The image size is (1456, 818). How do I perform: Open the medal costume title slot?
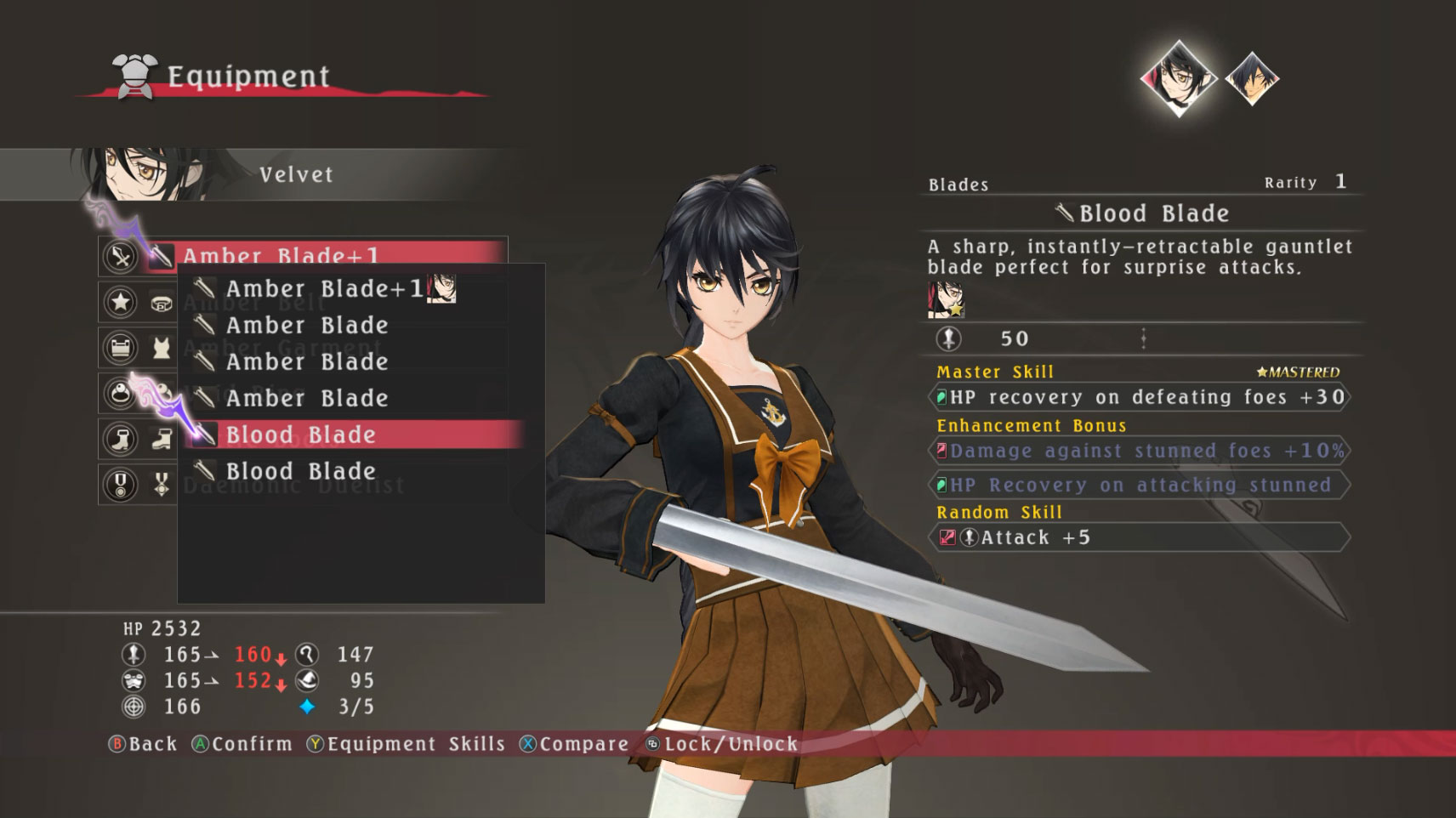tap(121, 485)
